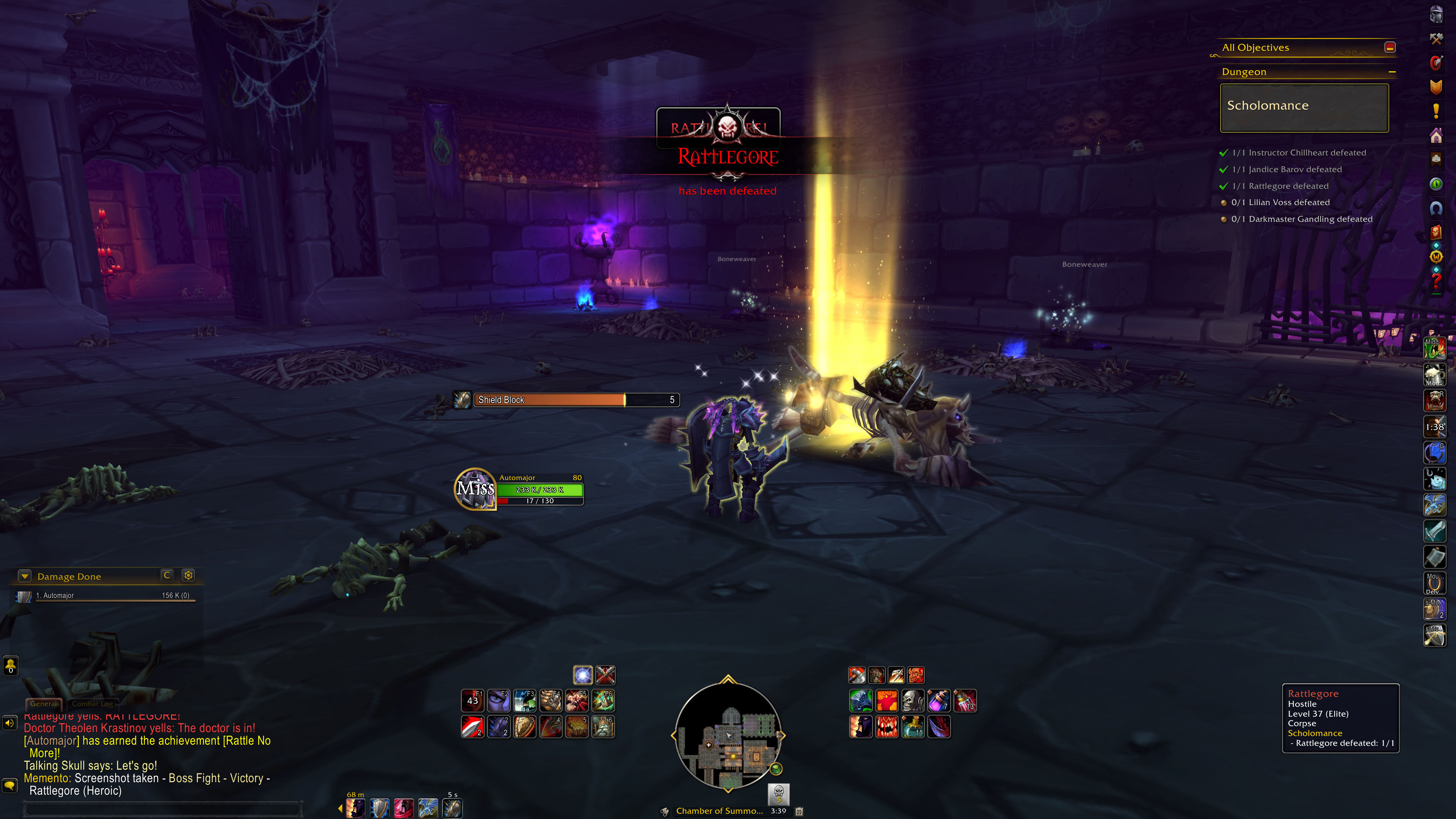
Task: Collapse the Dungeon objectives section
Action: (1392, 72)
